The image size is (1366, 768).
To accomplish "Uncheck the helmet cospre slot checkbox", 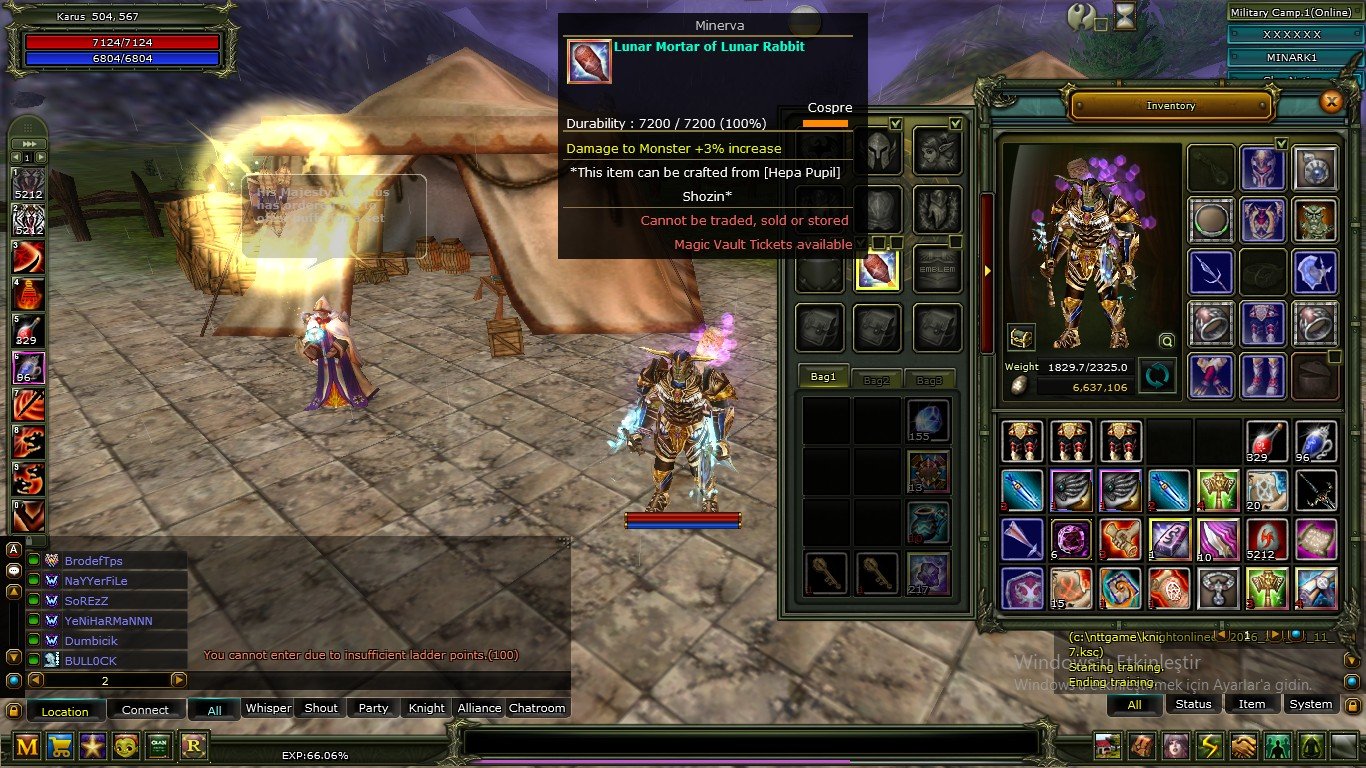I will 895,124.
